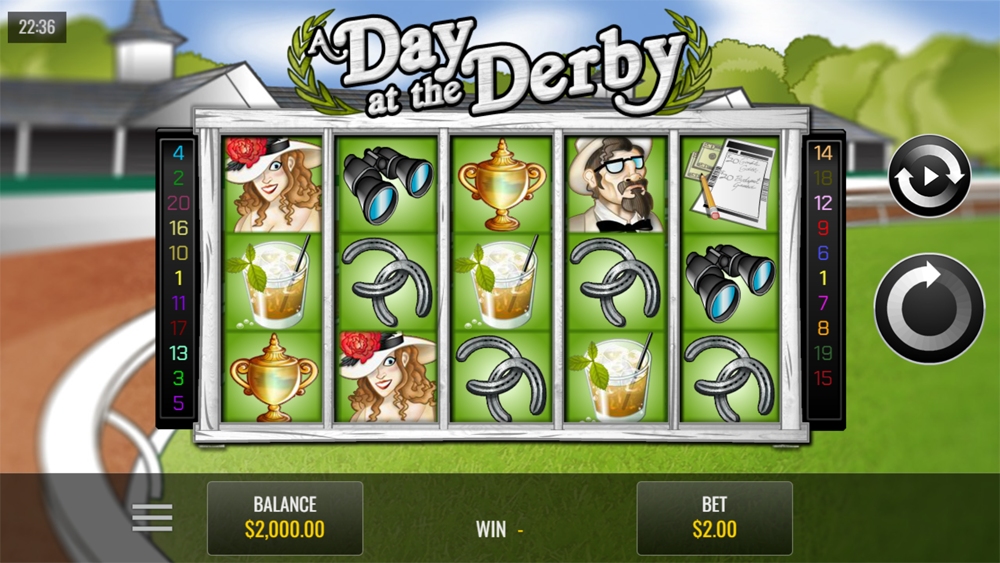The image size is (1000, 563).
Task: Choose payline number 8
Action: pos(823,328)
